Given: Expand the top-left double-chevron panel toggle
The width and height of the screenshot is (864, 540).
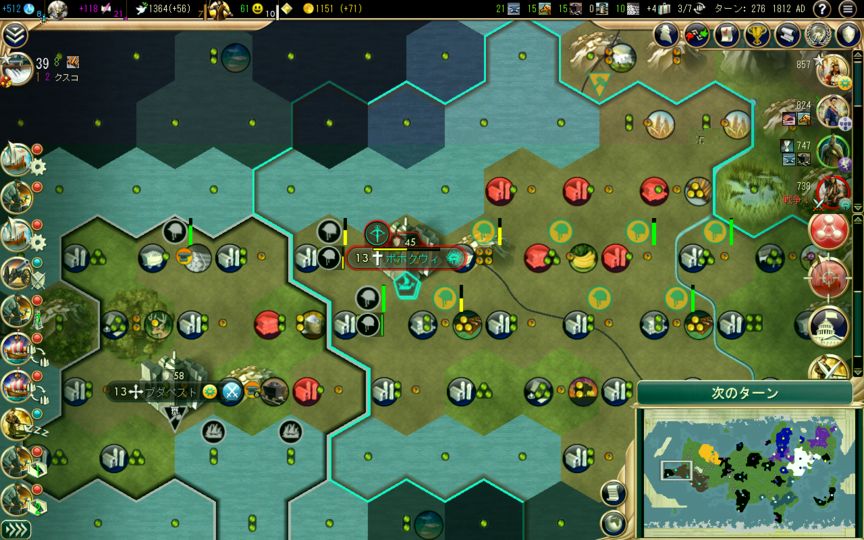Looking at the screenshot, I should pyautogui.click(x=14, y=34).
